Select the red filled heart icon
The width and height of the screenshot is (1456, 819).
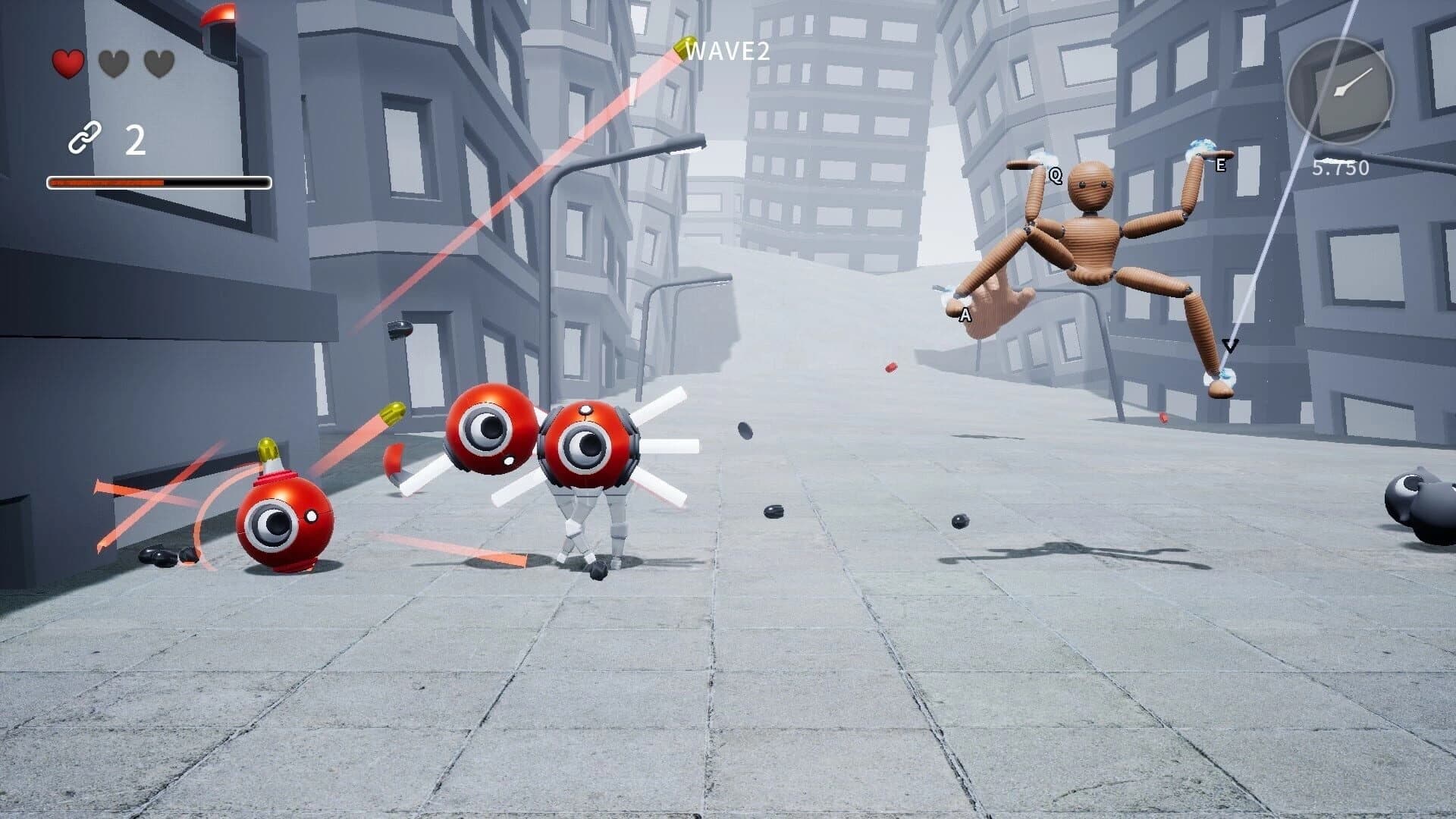coord(67,62)
